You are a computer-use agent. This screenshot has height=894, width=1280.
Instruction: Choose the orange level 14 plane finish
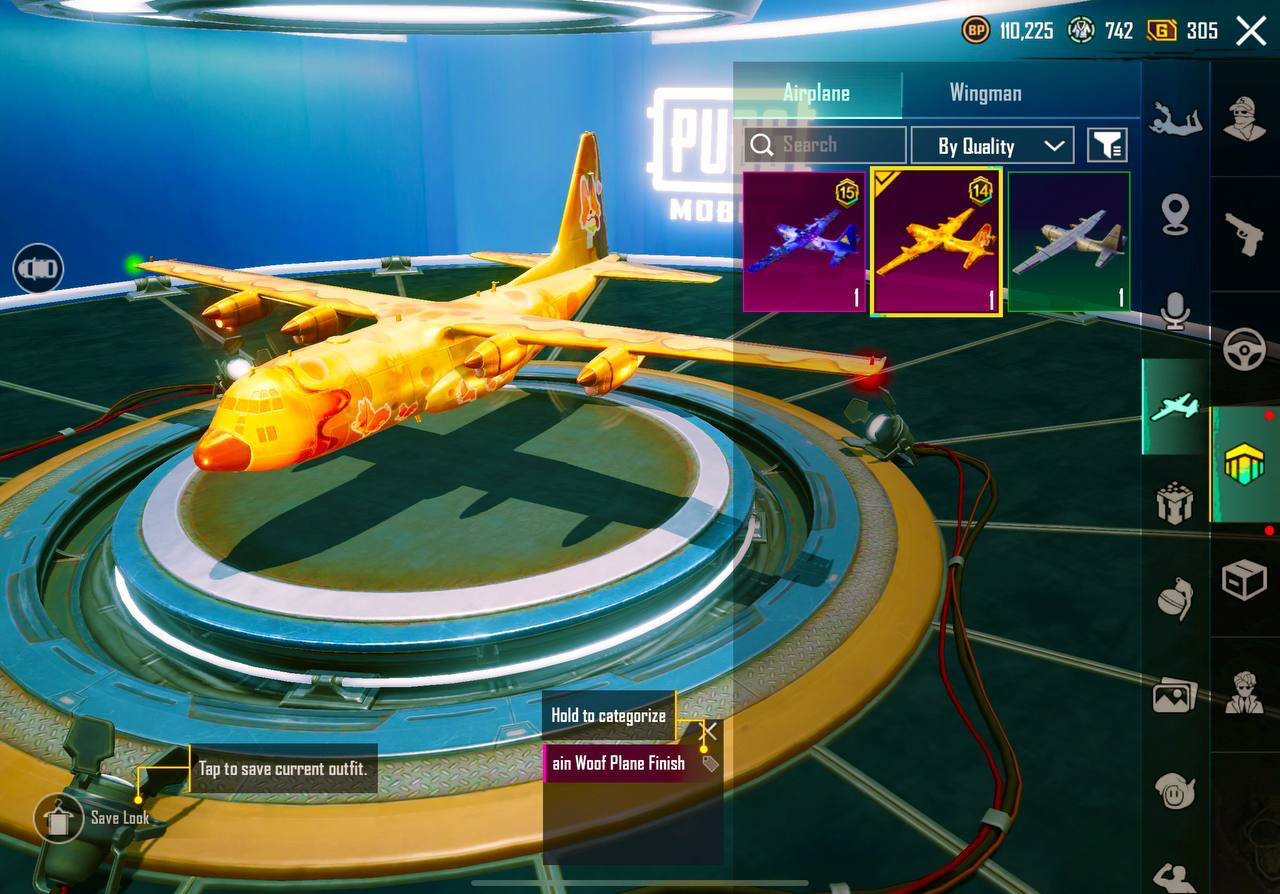[937, 242]
